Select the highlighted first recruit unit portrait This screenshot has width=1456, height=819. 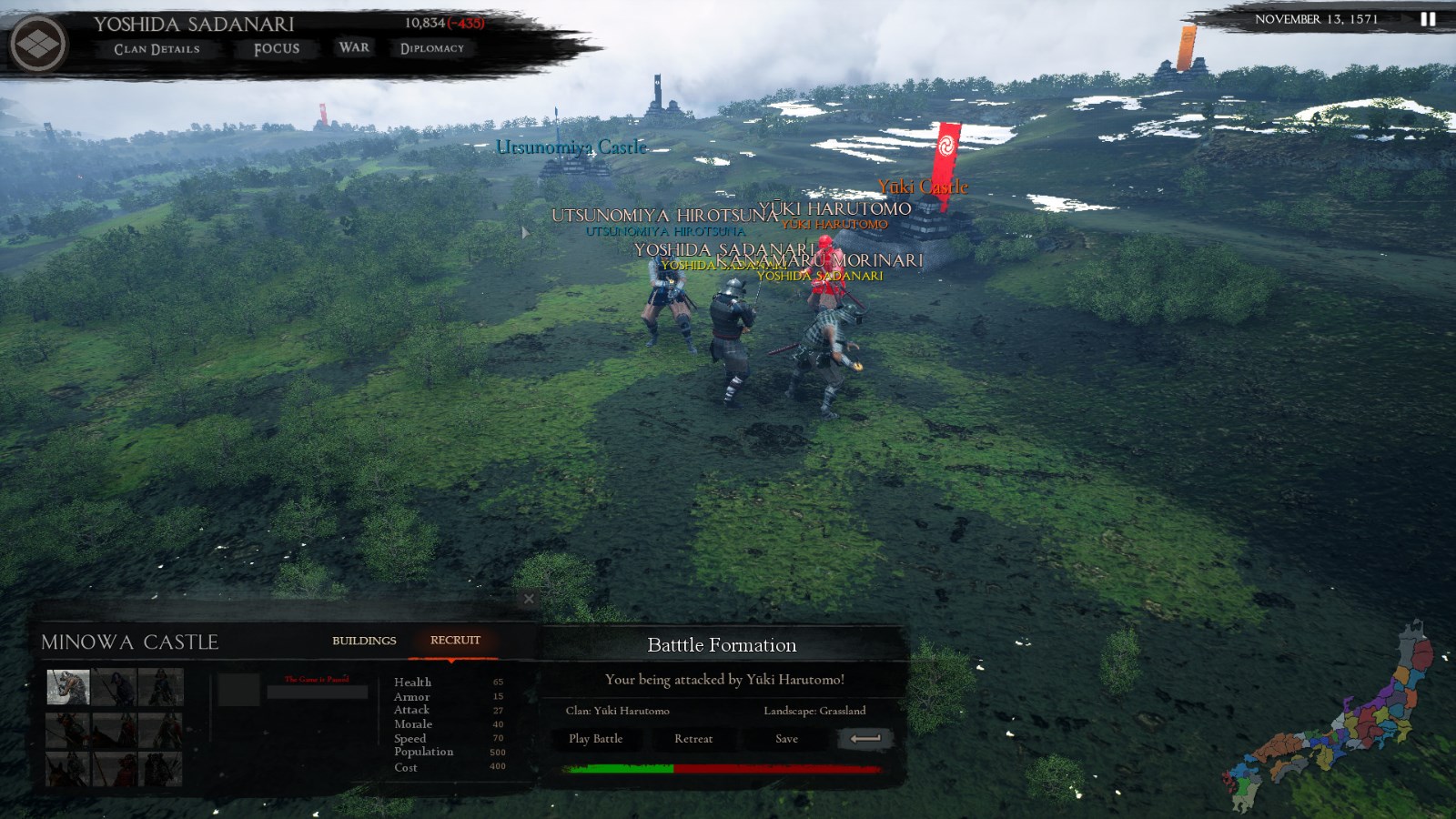click(x=68, y=687)
